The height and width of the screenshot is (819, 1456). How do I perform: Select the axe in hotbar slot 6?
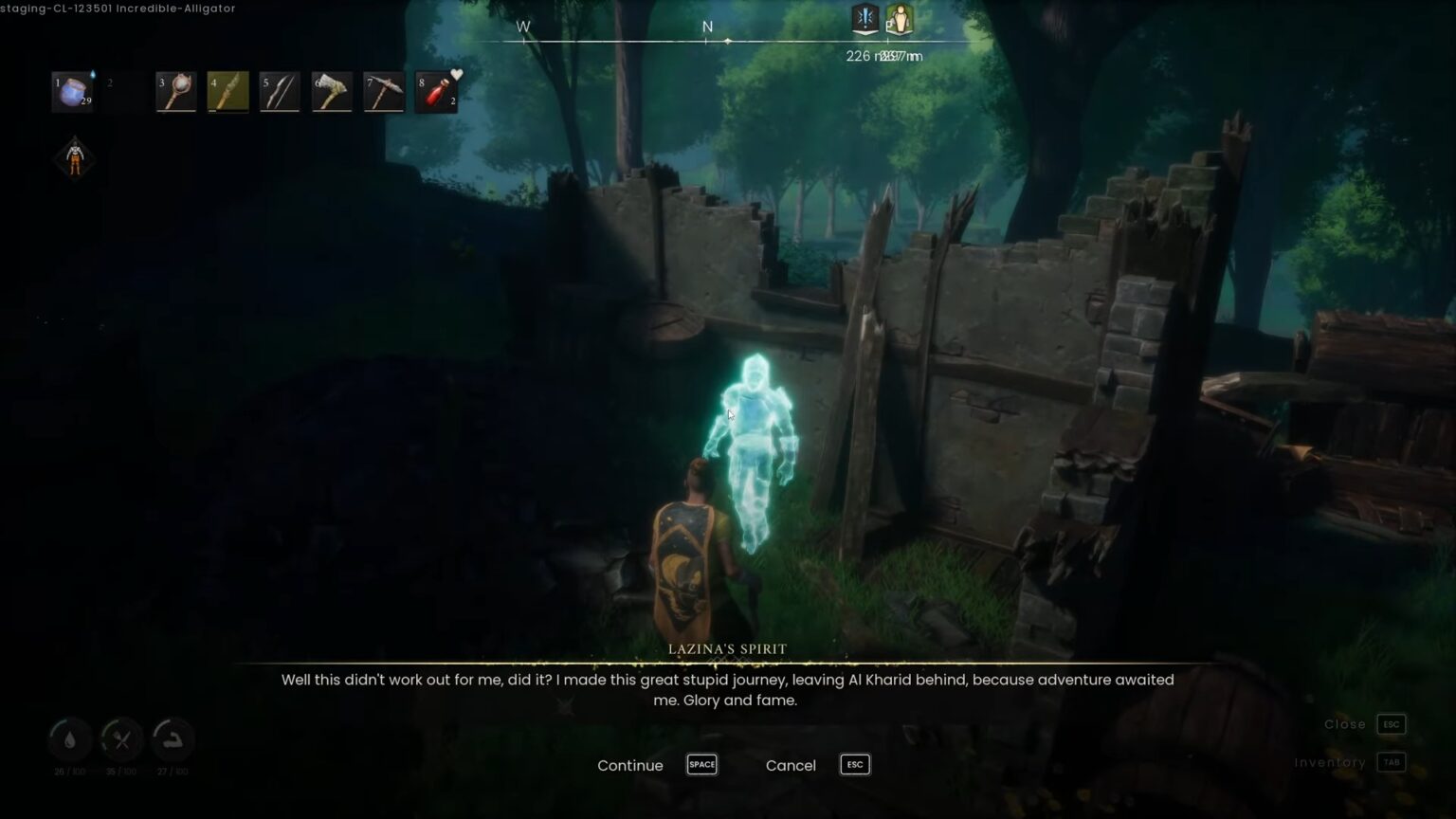point(332,90)
